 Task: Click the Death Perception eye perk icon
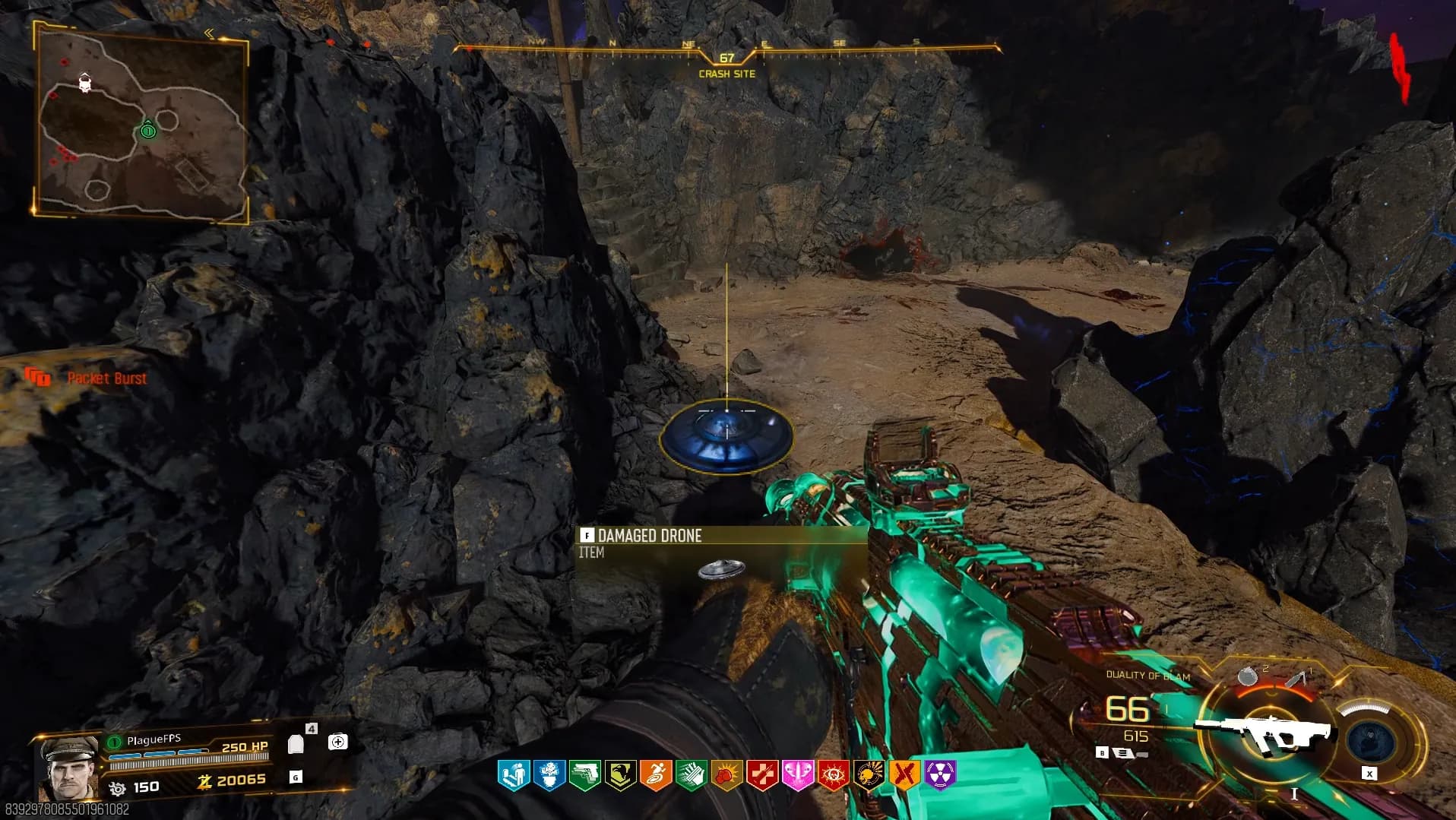[833, 775]
